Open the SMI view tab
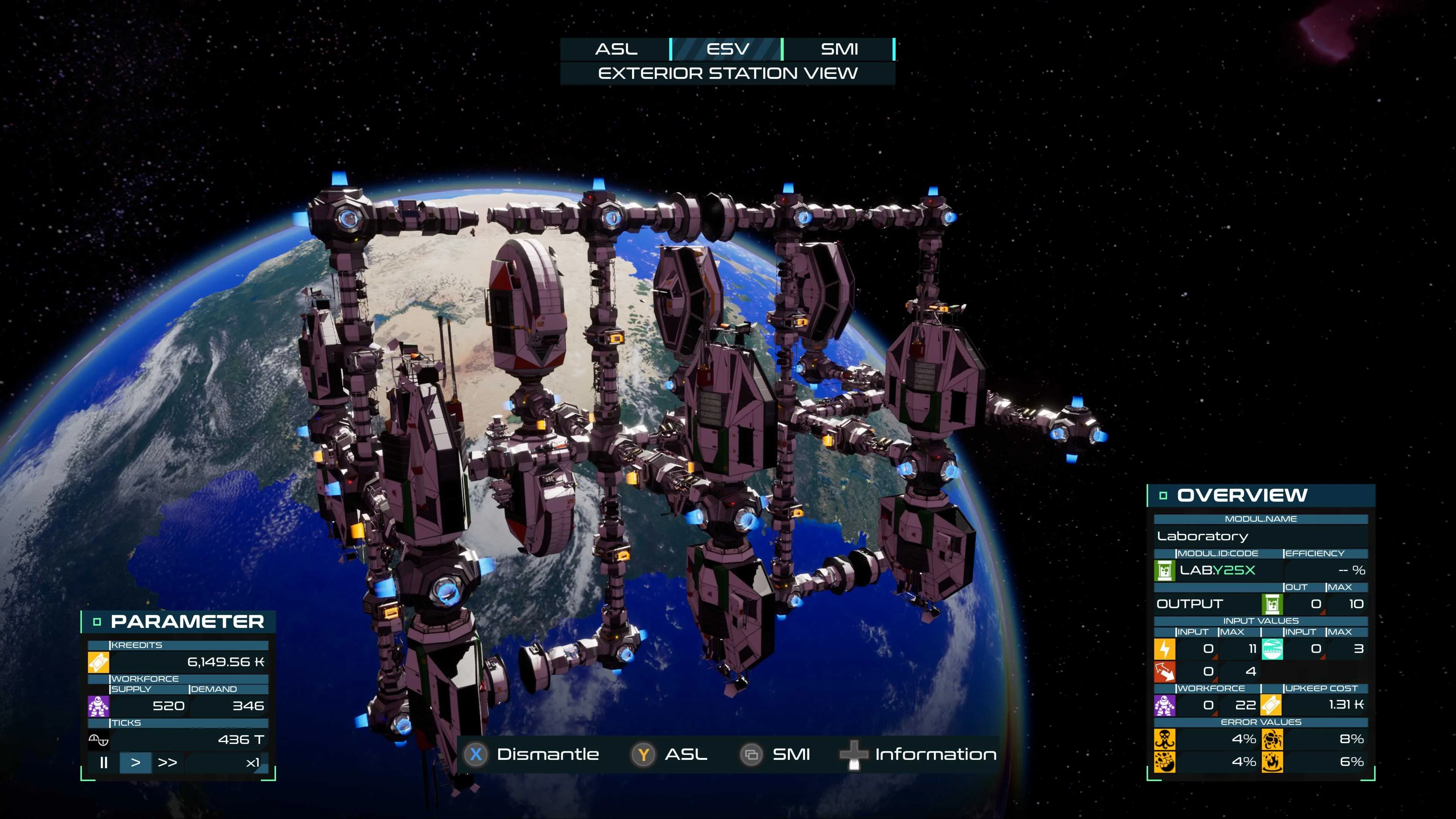The height and width of the screenshot is (819, 1456). [x=839, y=49]
